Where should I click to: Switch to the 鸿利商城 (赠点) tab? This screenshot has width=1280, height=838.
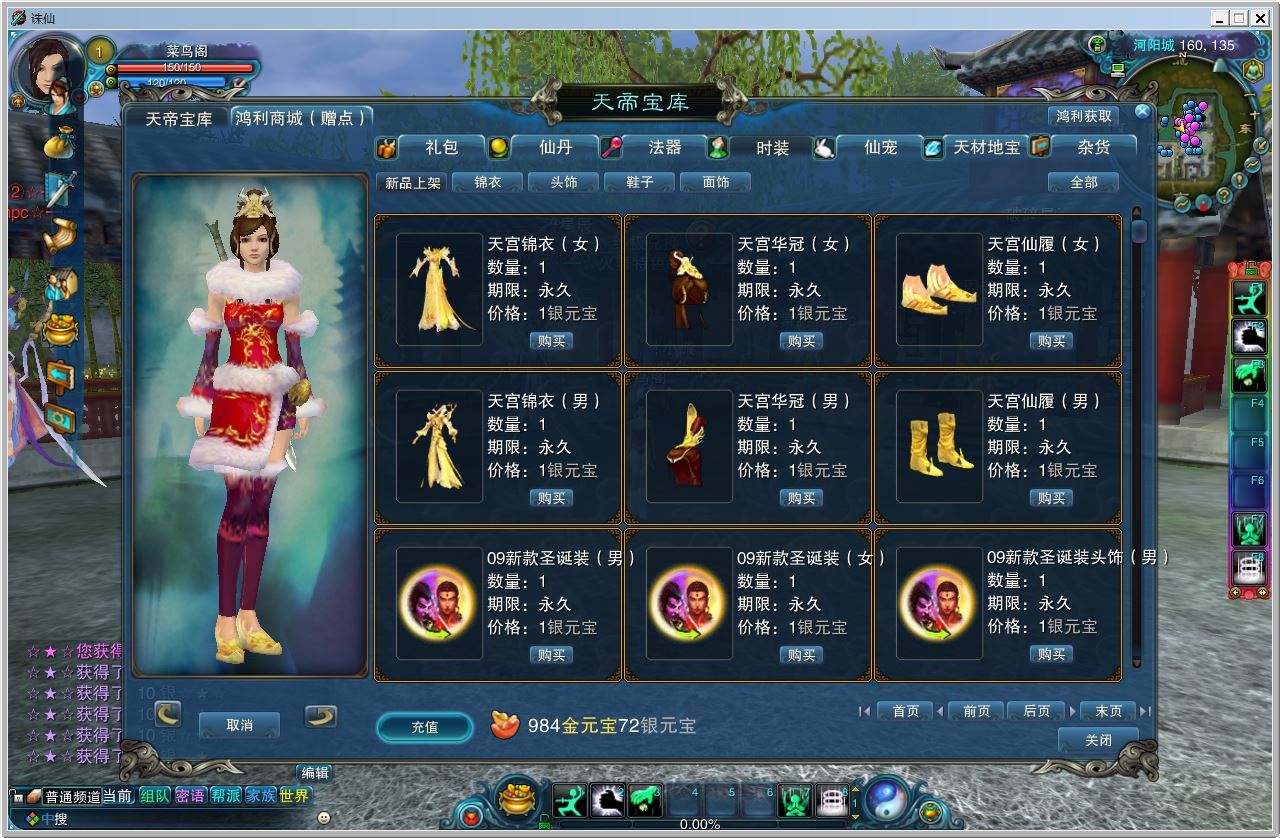tap(300, 118)
